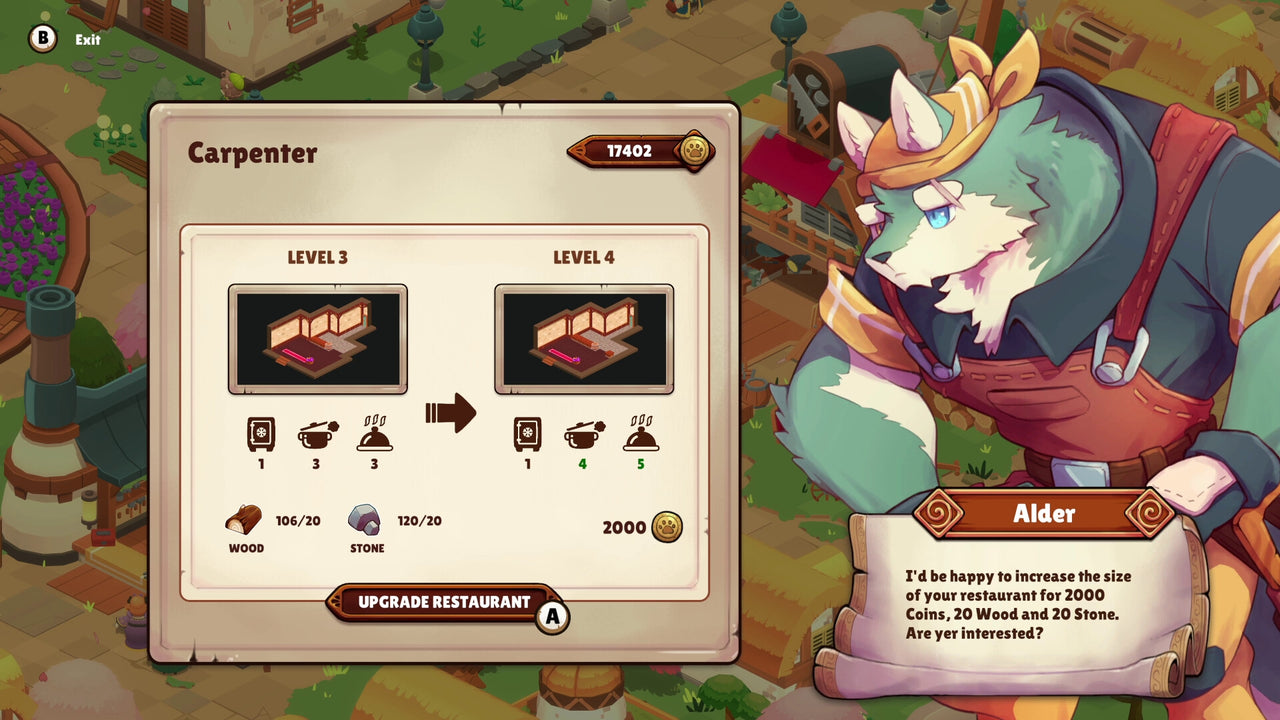Select the Level 3 restaurant preview thumbnail
The width and height of the screenshot is (1280, 720).
click(317, 338)
